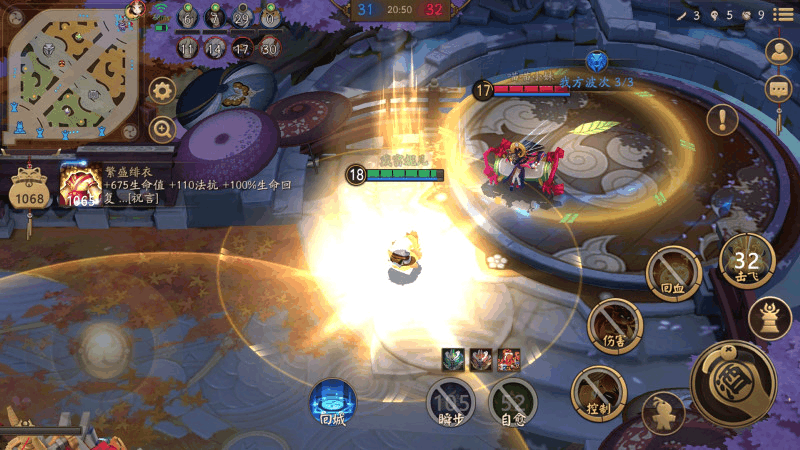
Task: Activate the 瞬步 summoner skill
Action: 451,404
